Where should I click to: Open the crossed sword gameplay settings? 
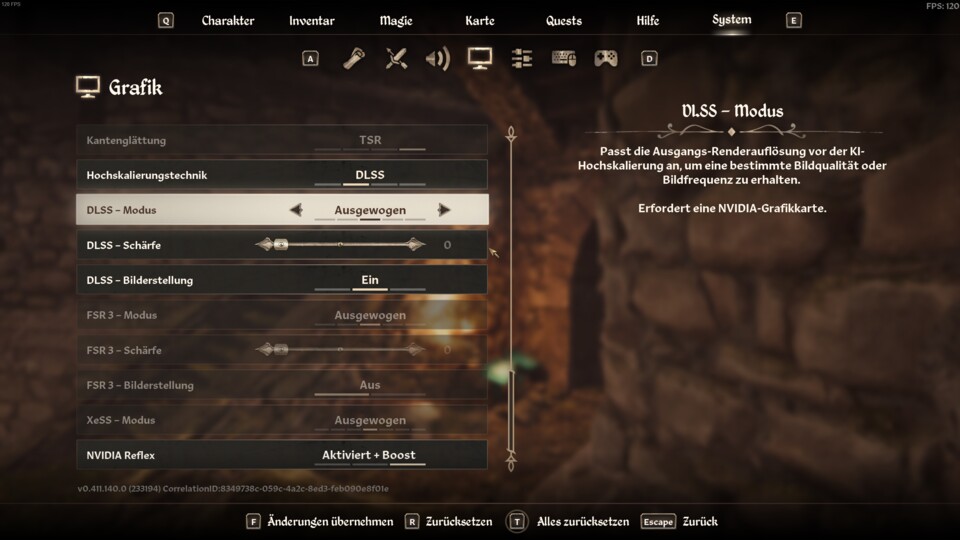396,59
